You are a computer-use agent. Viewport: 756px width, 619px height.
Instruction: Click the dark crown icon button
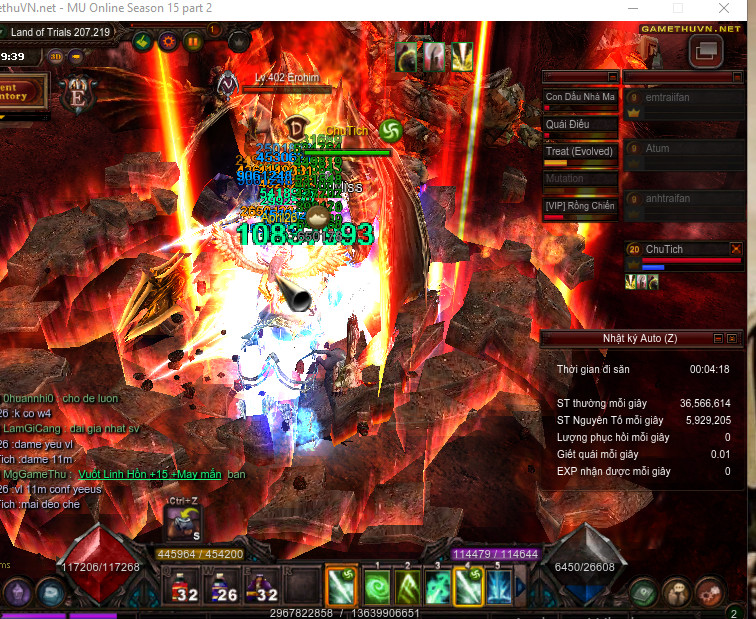[x=238, y=42]
